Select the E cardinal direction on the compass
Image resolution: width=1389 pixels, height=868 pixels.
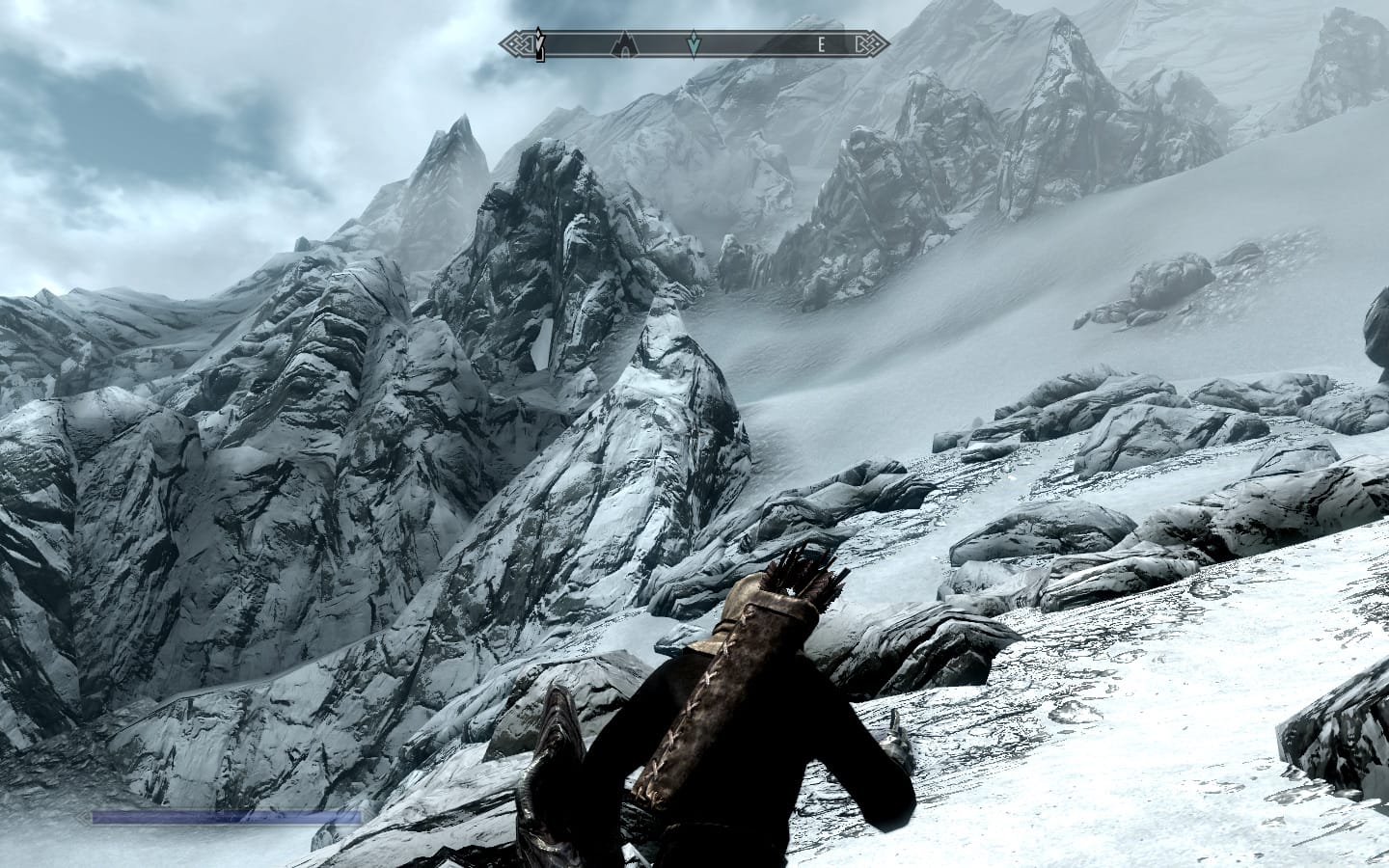pos(821,42)
